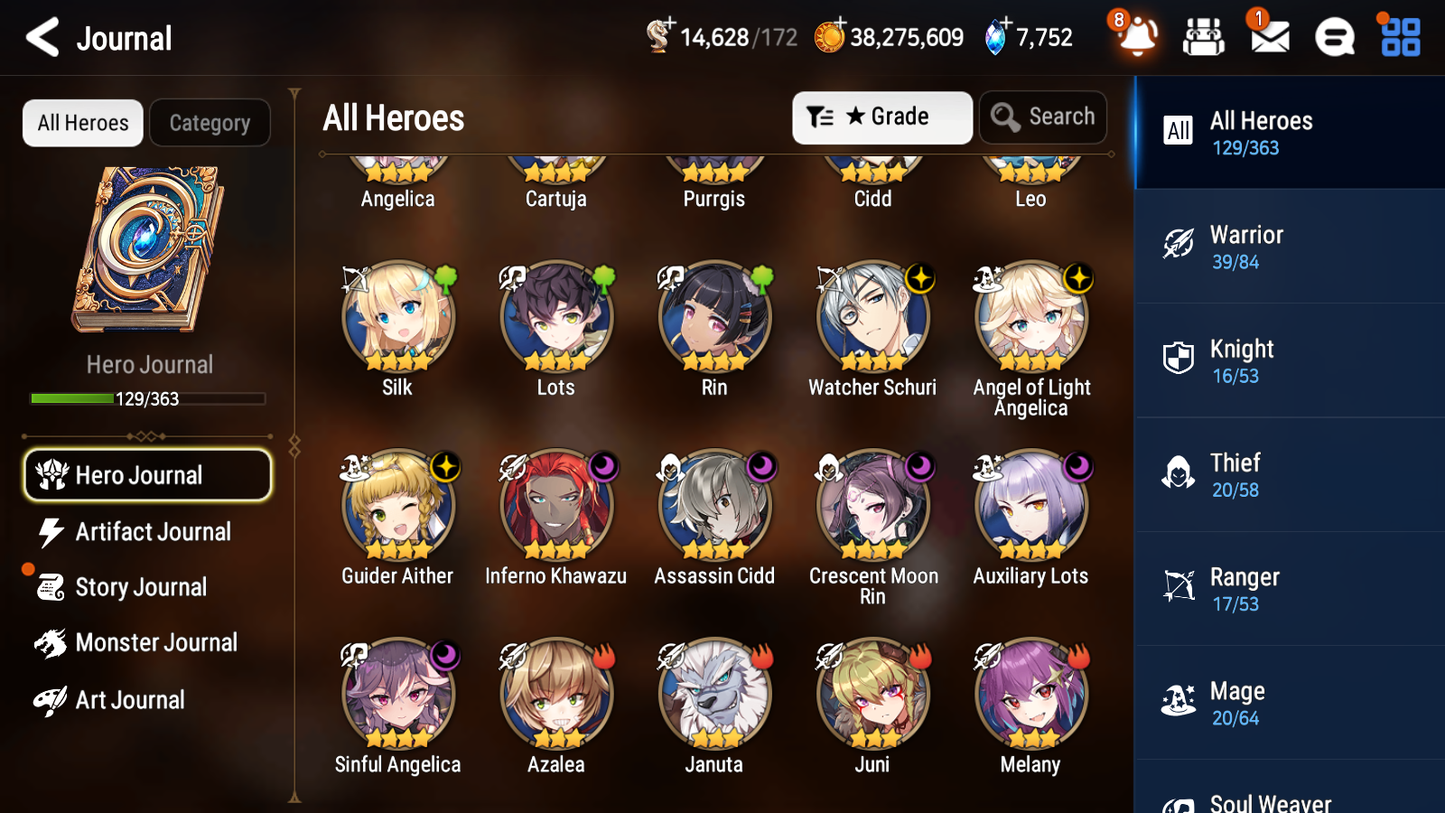Open Watcher Schuri's hero portrait
1445x813 pixels.
click(872, 316)
